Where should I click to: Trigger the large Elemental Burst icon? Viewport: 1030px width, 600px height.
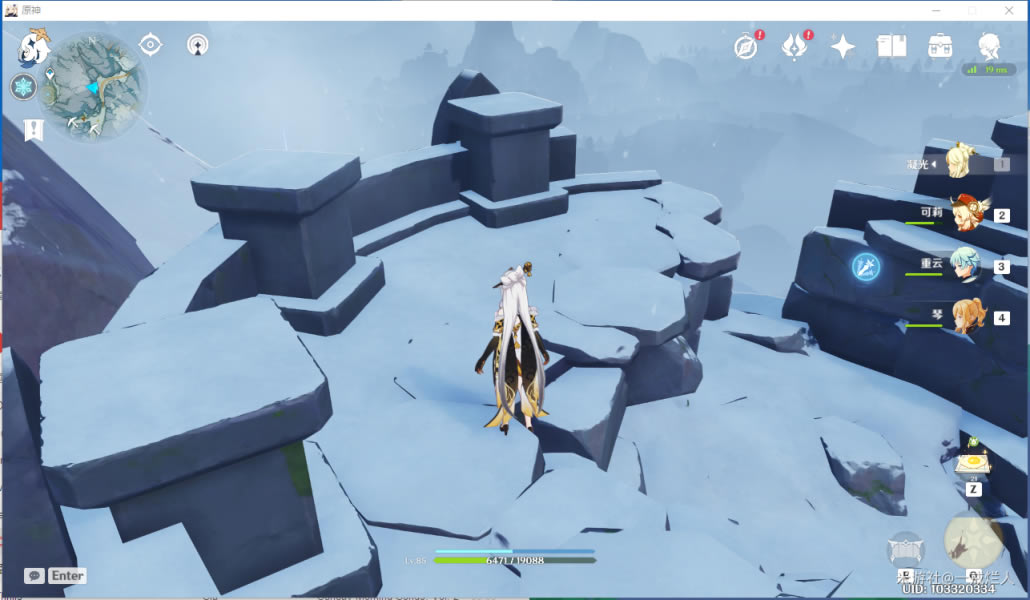(x=974, y=541)
